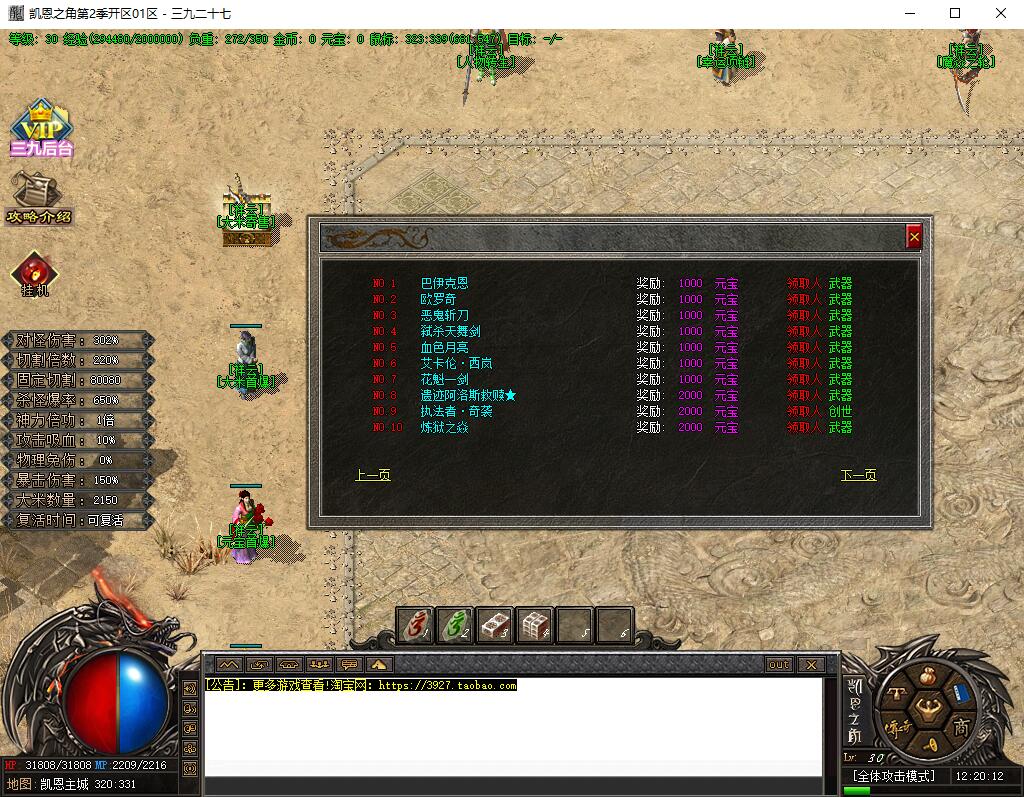
Task: Go to previous page (上一页)
Action: [373, 475]
